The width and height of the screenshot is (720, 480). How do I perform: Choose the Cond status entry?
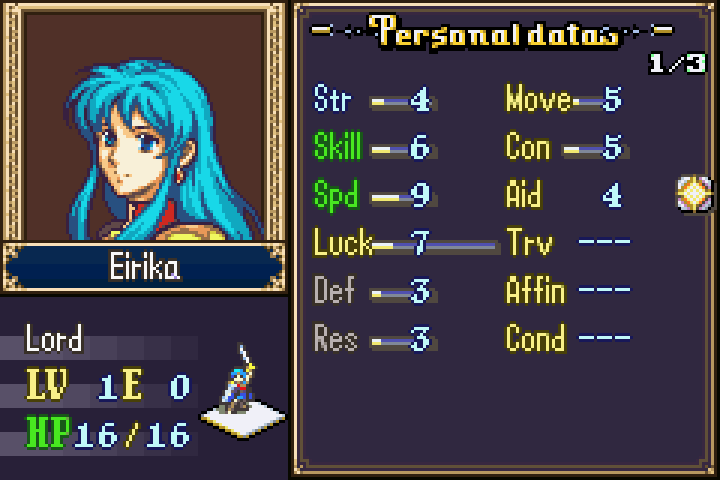point(568,339)
